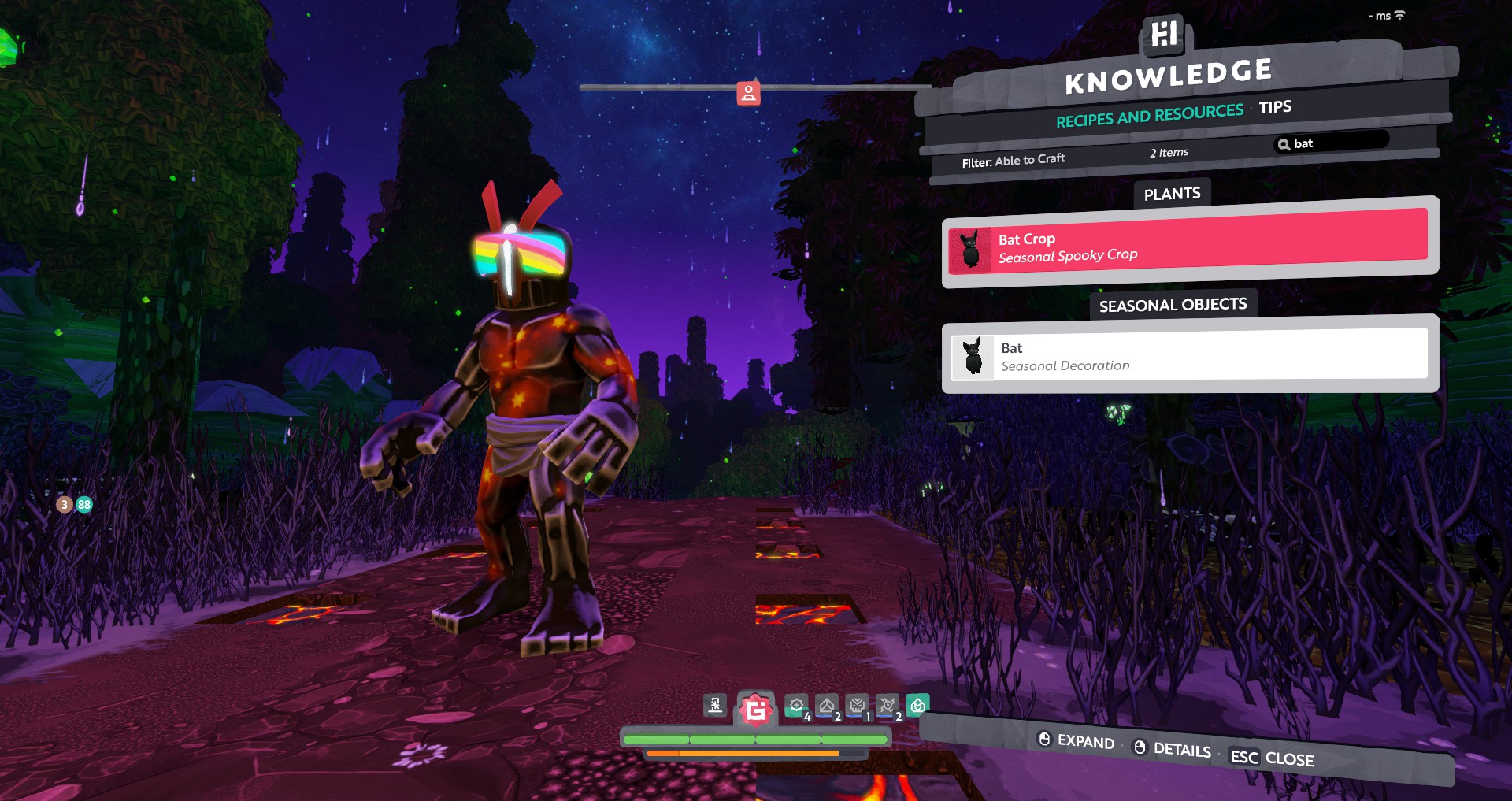The image size is (1512, 801).
Task: Choose the Bat Seasonal Decoration entry
Action: [x=1191, y=356]
